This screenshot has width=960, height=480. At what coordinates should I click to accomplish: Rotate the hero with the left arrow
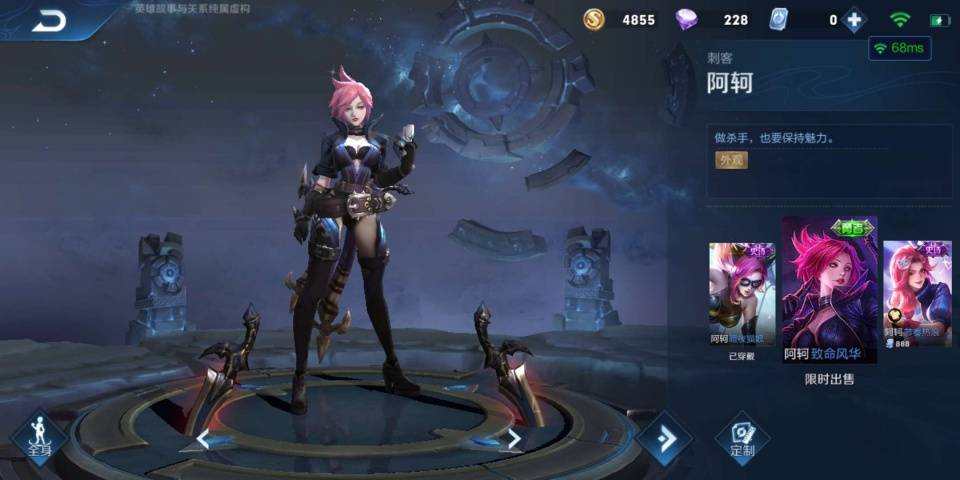(x=203, y=438)
